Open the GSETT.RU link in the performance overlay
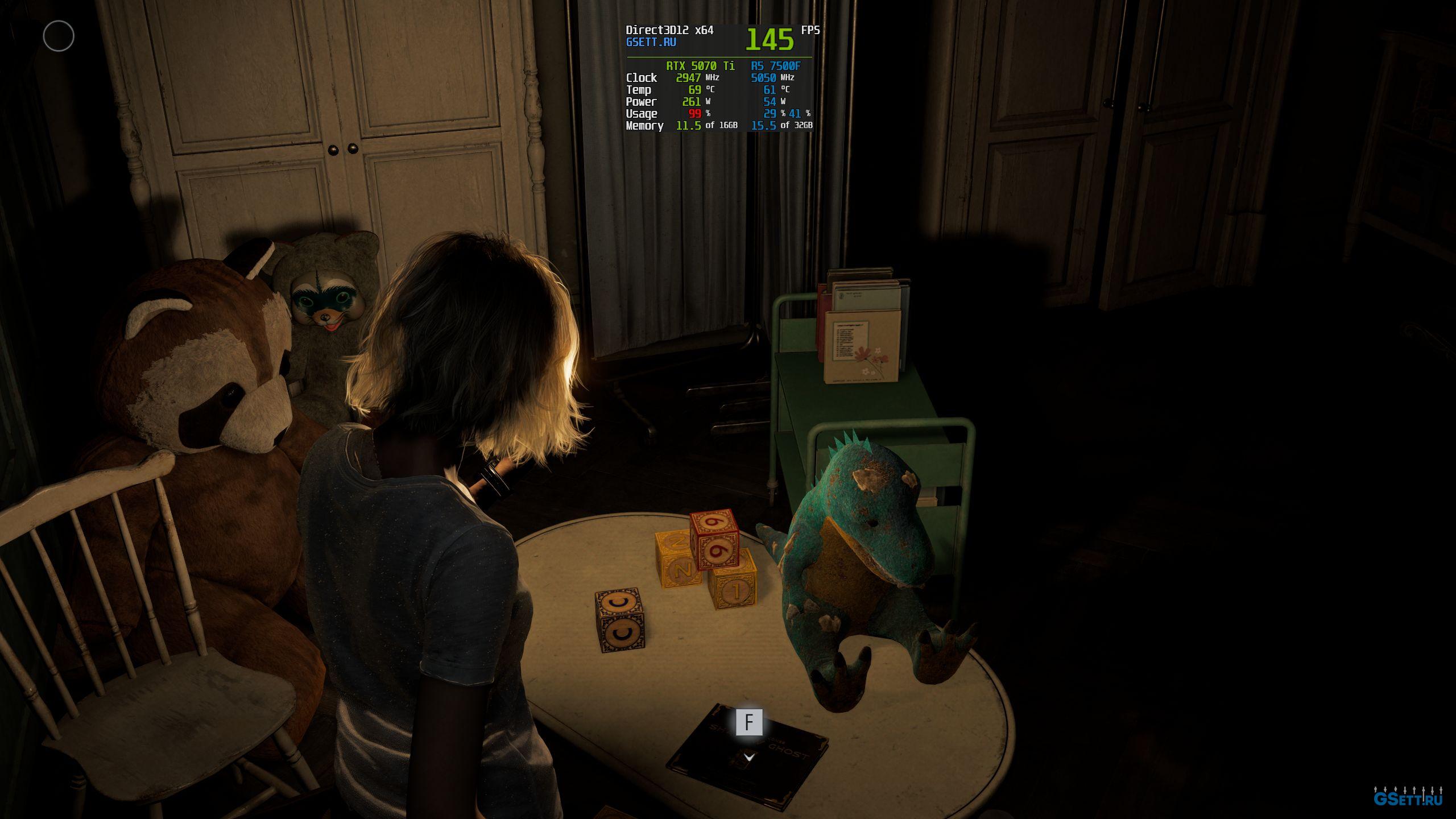 pyautogui.click(x=651, y=42)
